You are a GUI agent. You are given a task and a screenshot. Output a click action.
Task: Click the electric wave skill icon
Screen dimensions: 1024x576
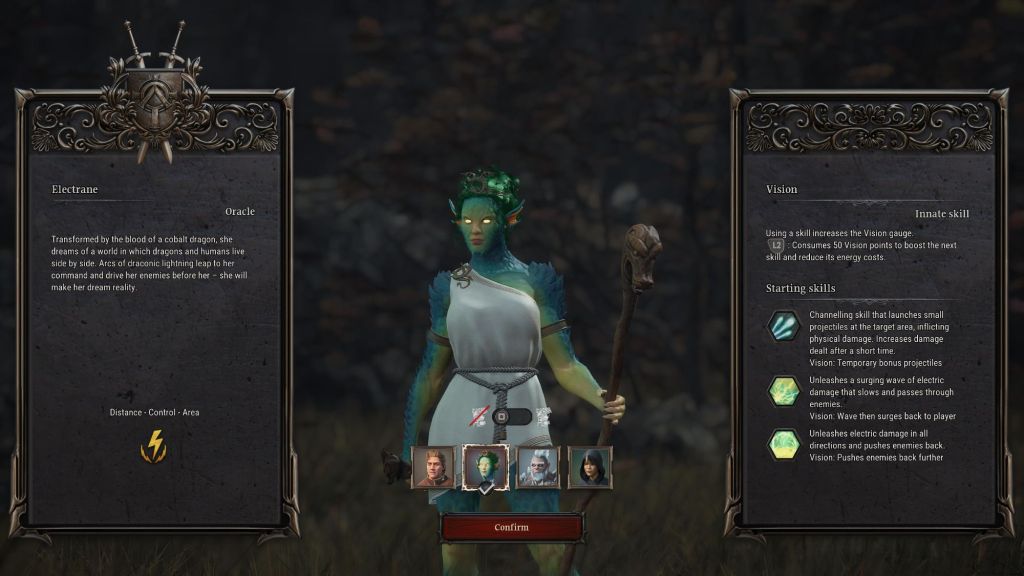[783, 390]
